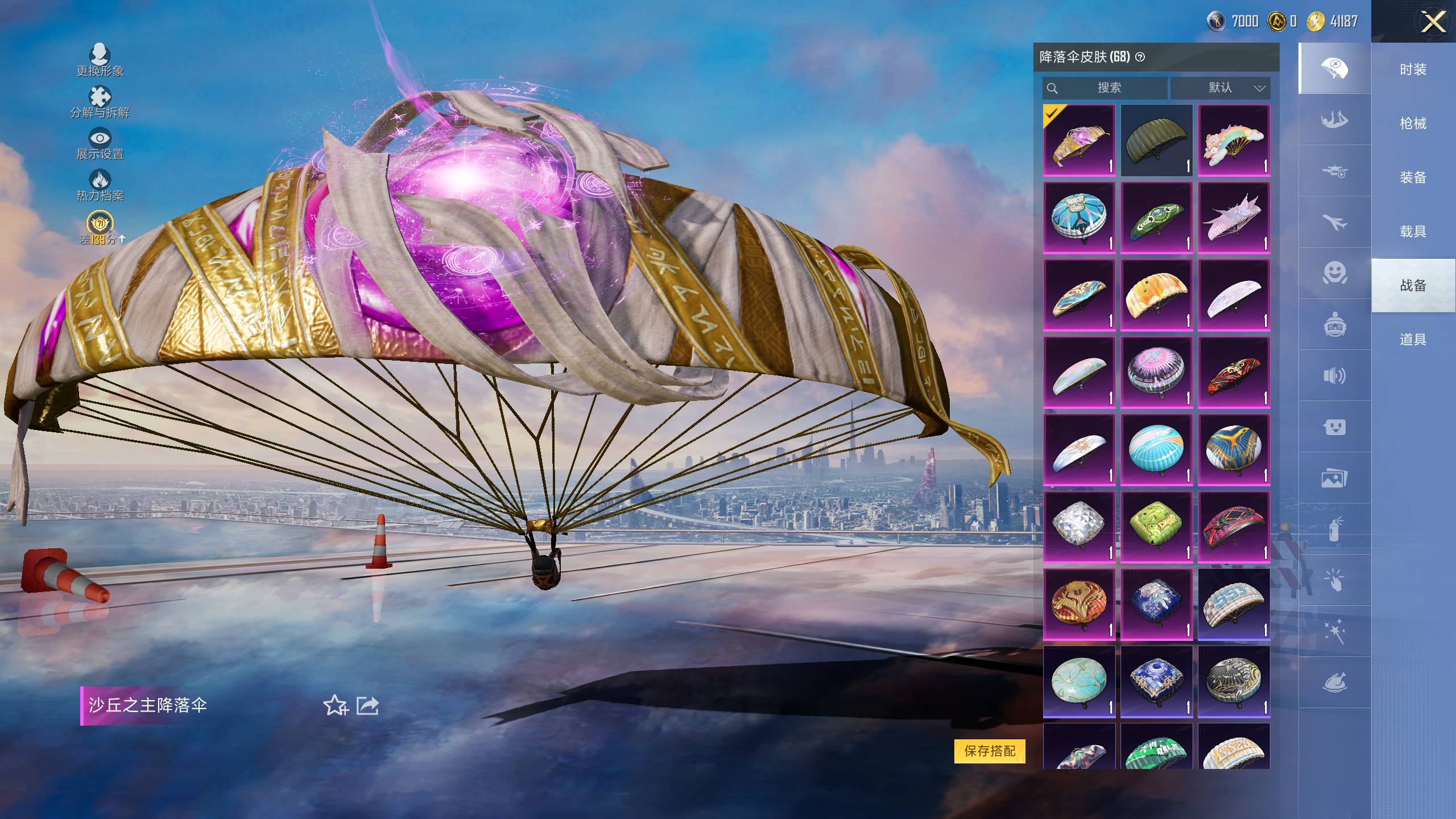The height and width of the screenshot is (819, 1456).
Task: Click the 保存搭配 save loadout button
Action: [x=990, y=751]
